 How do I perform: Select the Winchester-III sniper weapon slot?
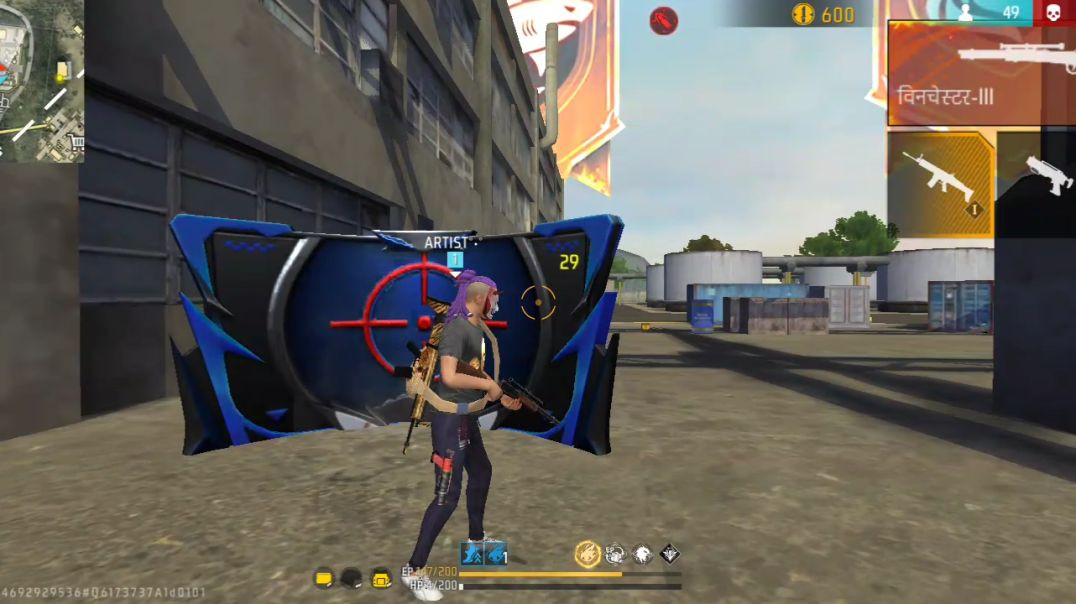pos(980,73)
